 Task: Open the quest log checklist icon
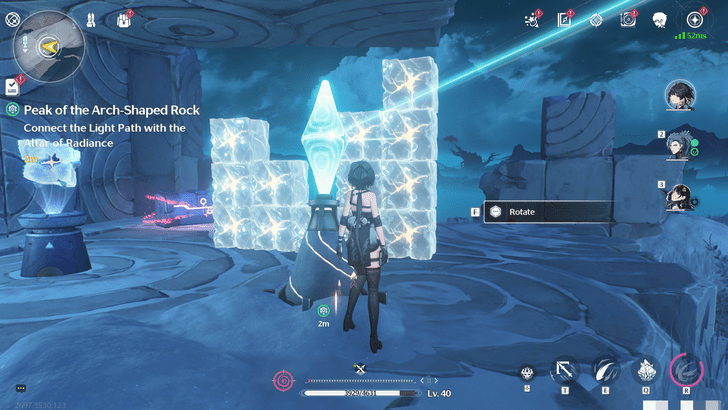coord(11,87)
